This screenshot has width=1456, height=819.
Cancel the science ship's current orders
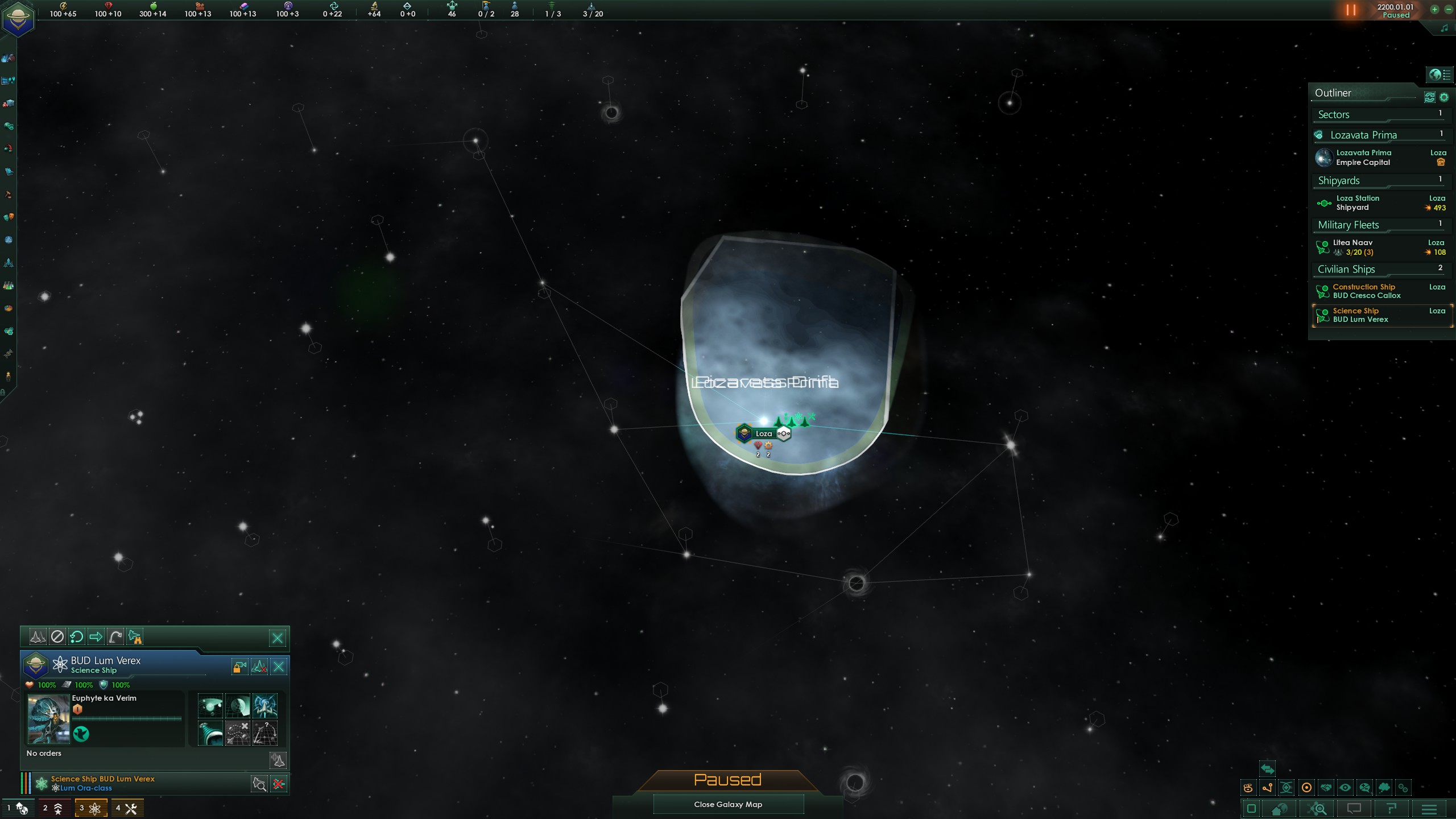click(x=59, y=637)
